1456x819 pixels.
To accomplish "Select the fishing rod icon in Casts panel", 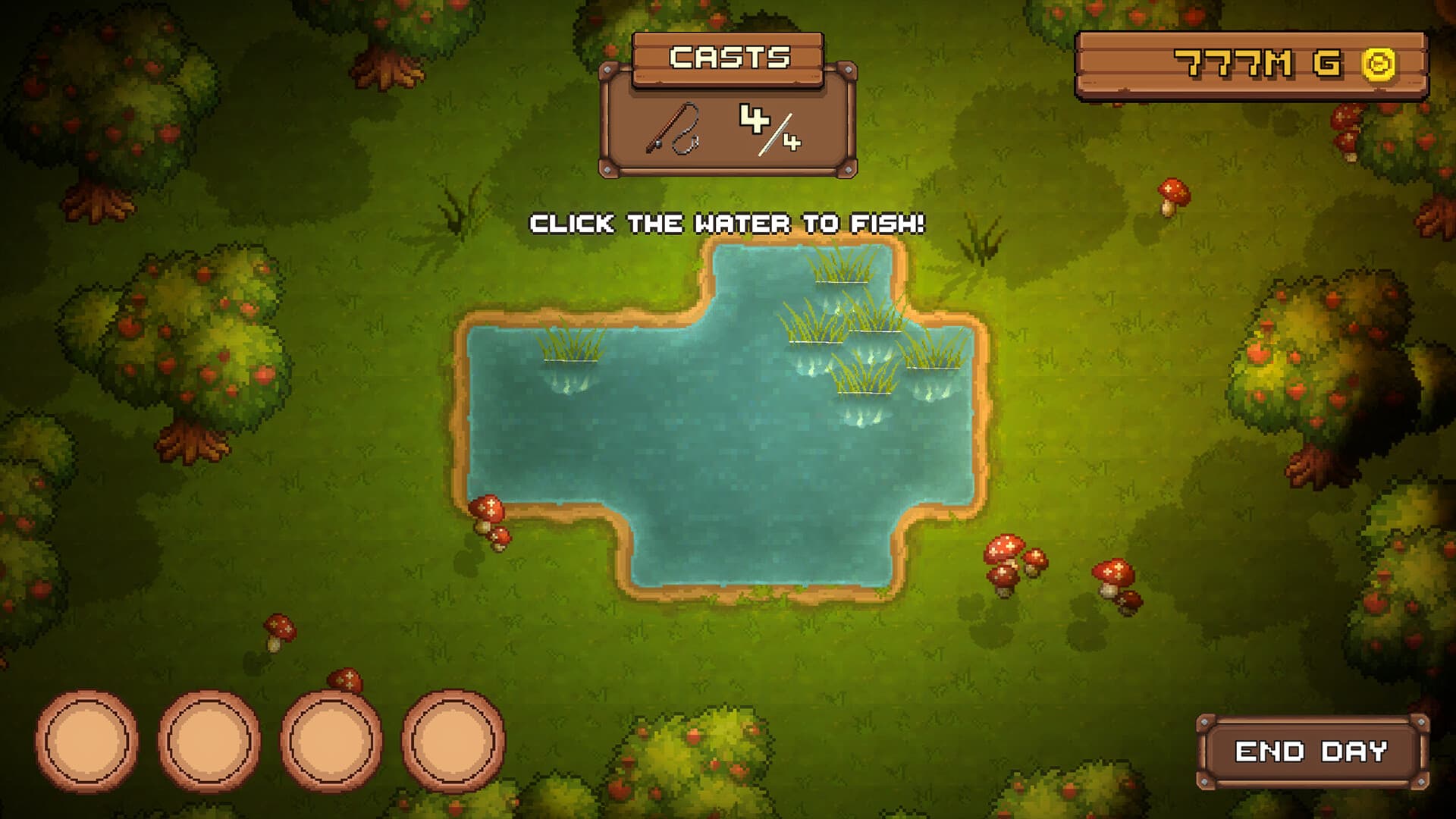I will click(671, 129).
